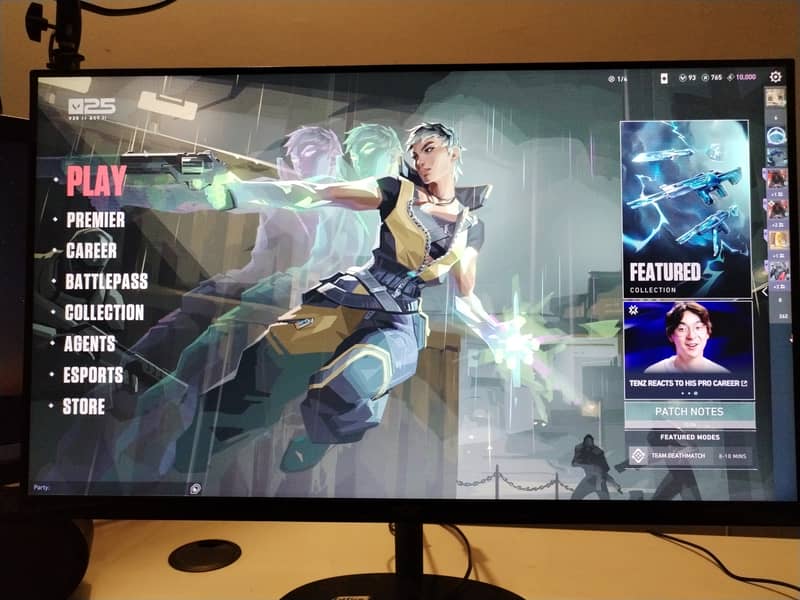The image size is (800, 600).
Task: Visit the Store
Action: point(85,406)
